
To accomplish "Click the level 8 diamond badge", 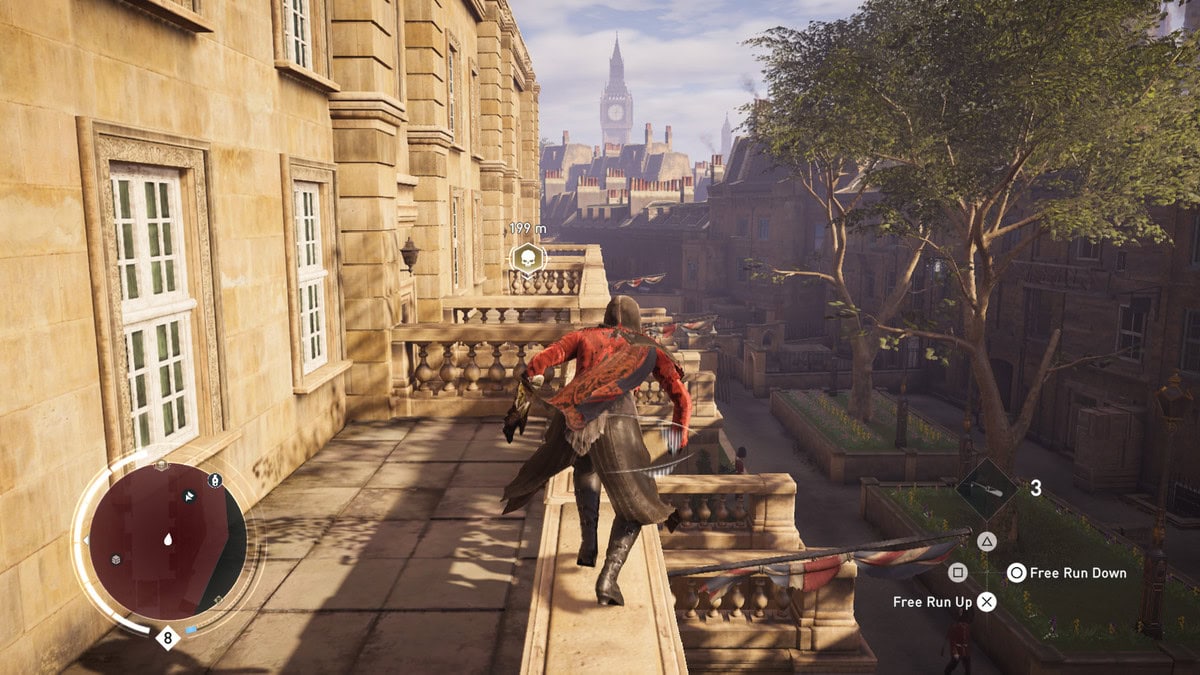I will point(167,635).
